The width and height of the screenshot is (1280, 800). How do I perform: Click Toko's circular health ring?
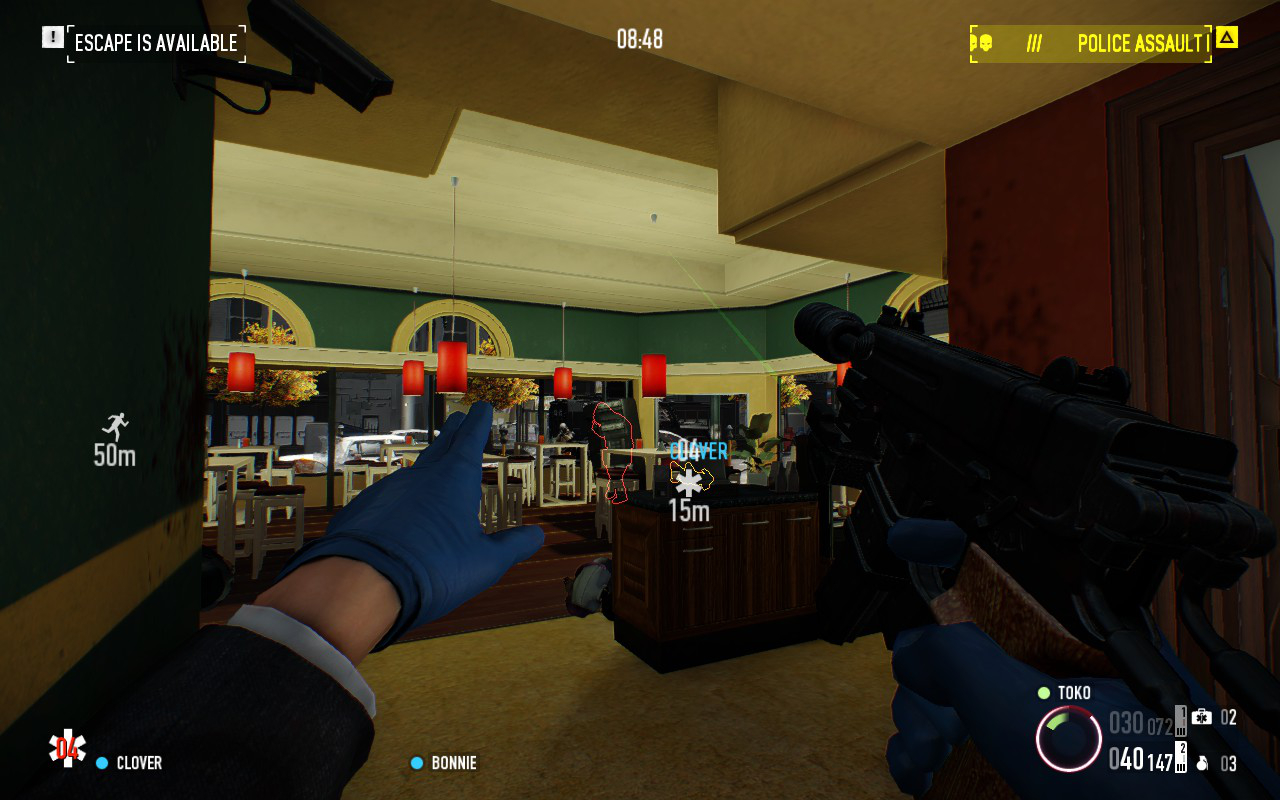[x=1068, y=739]
